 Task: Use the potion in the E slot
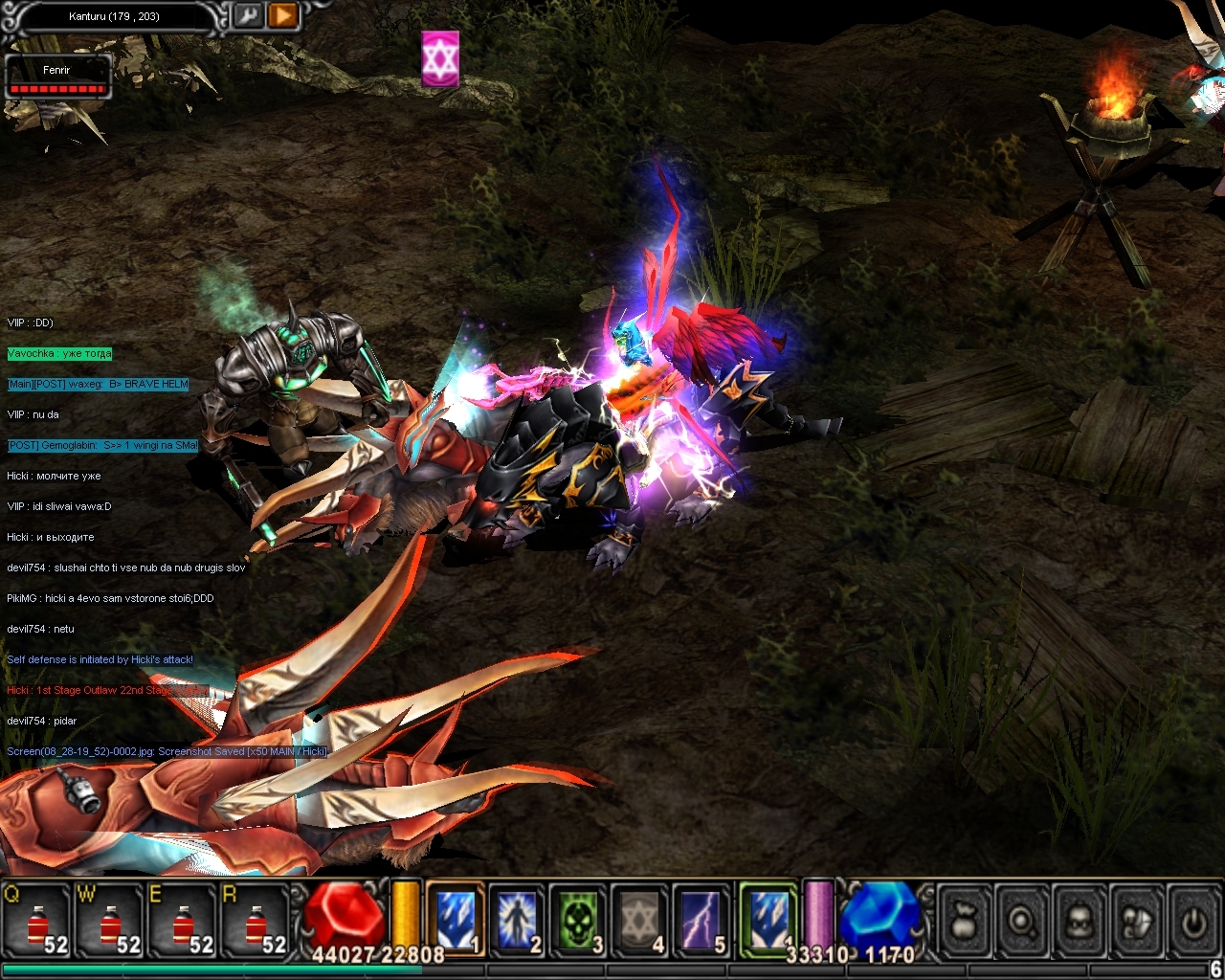click(184, 921)
